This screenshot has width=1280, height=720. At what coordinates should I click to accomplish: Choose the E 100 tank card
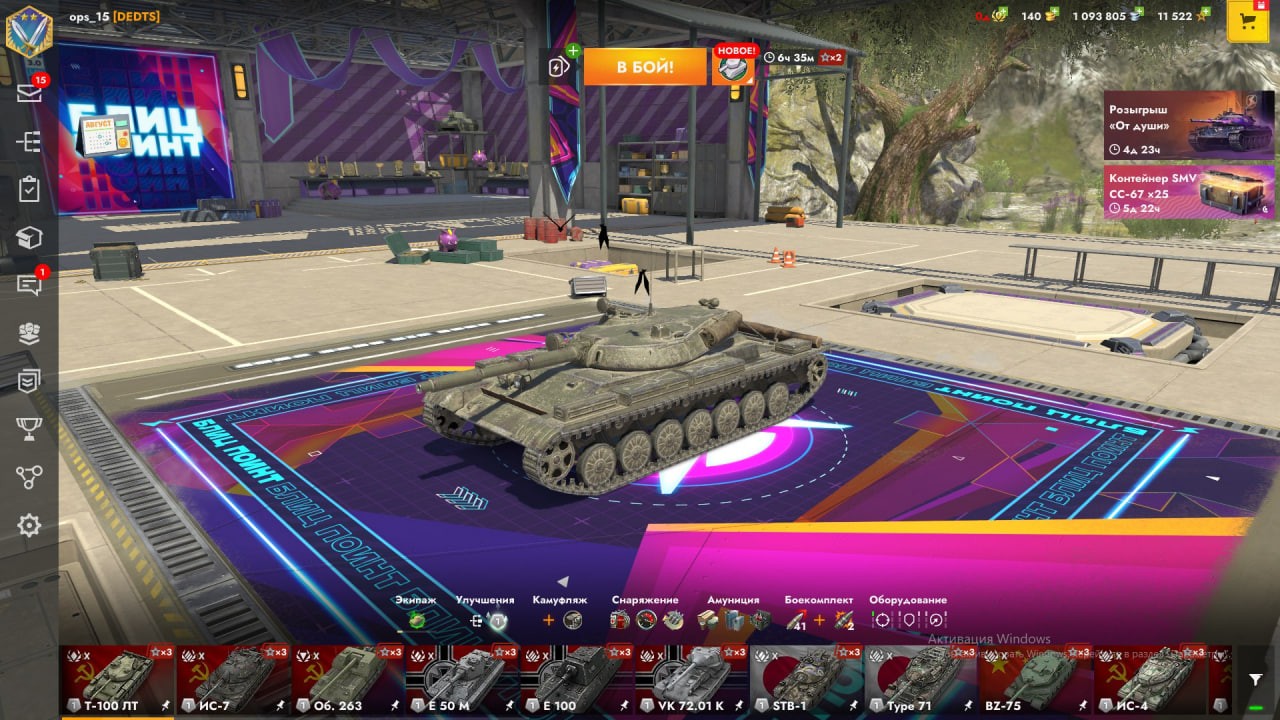(x=577, y=679)
